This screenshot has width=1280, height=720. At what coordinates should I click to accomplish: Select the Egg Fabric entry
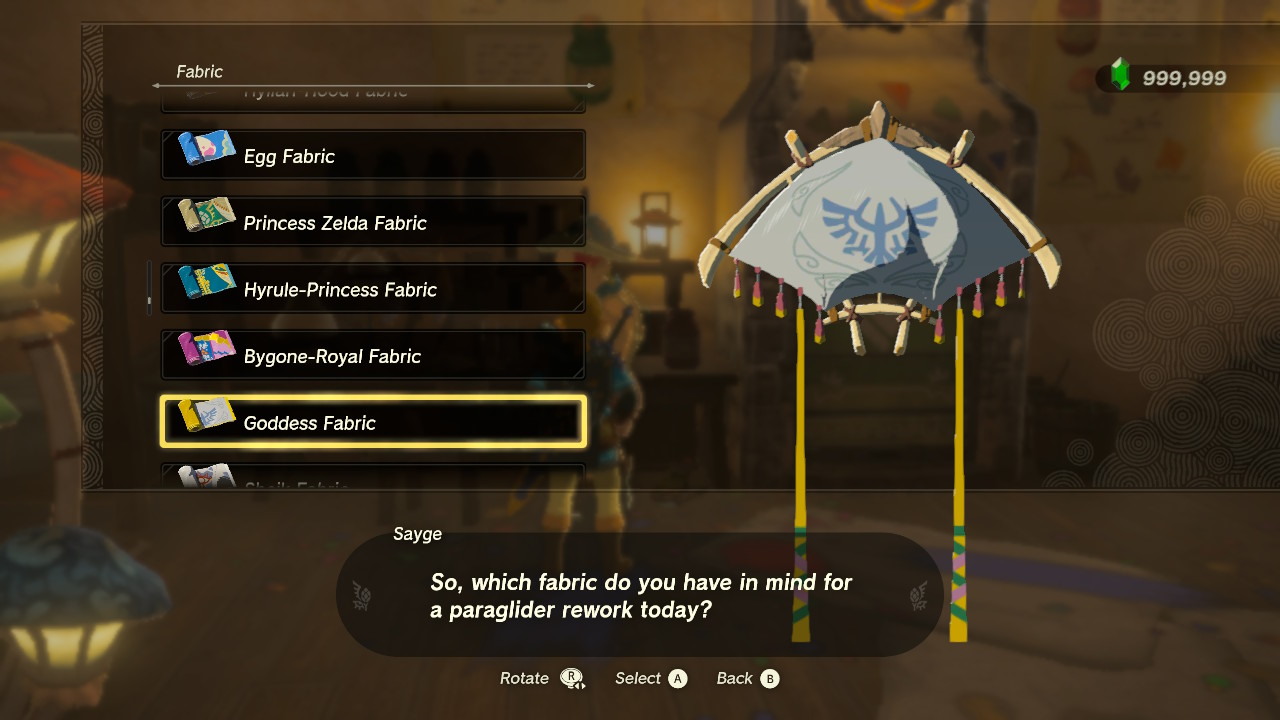(x=373, y=156)
